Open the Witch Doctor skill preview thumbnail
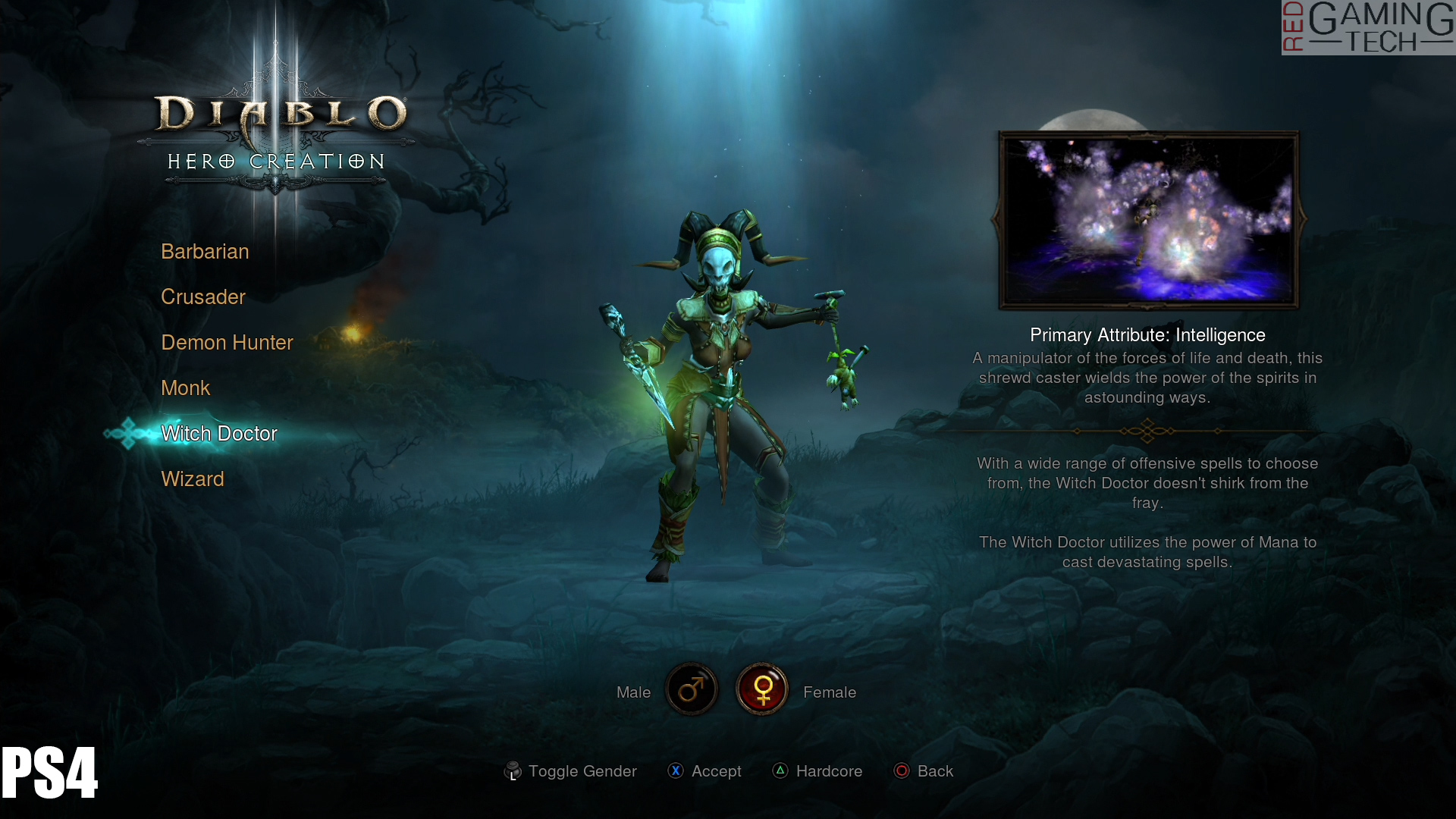Screen dimensions: 1456x819 point(1148,220)
